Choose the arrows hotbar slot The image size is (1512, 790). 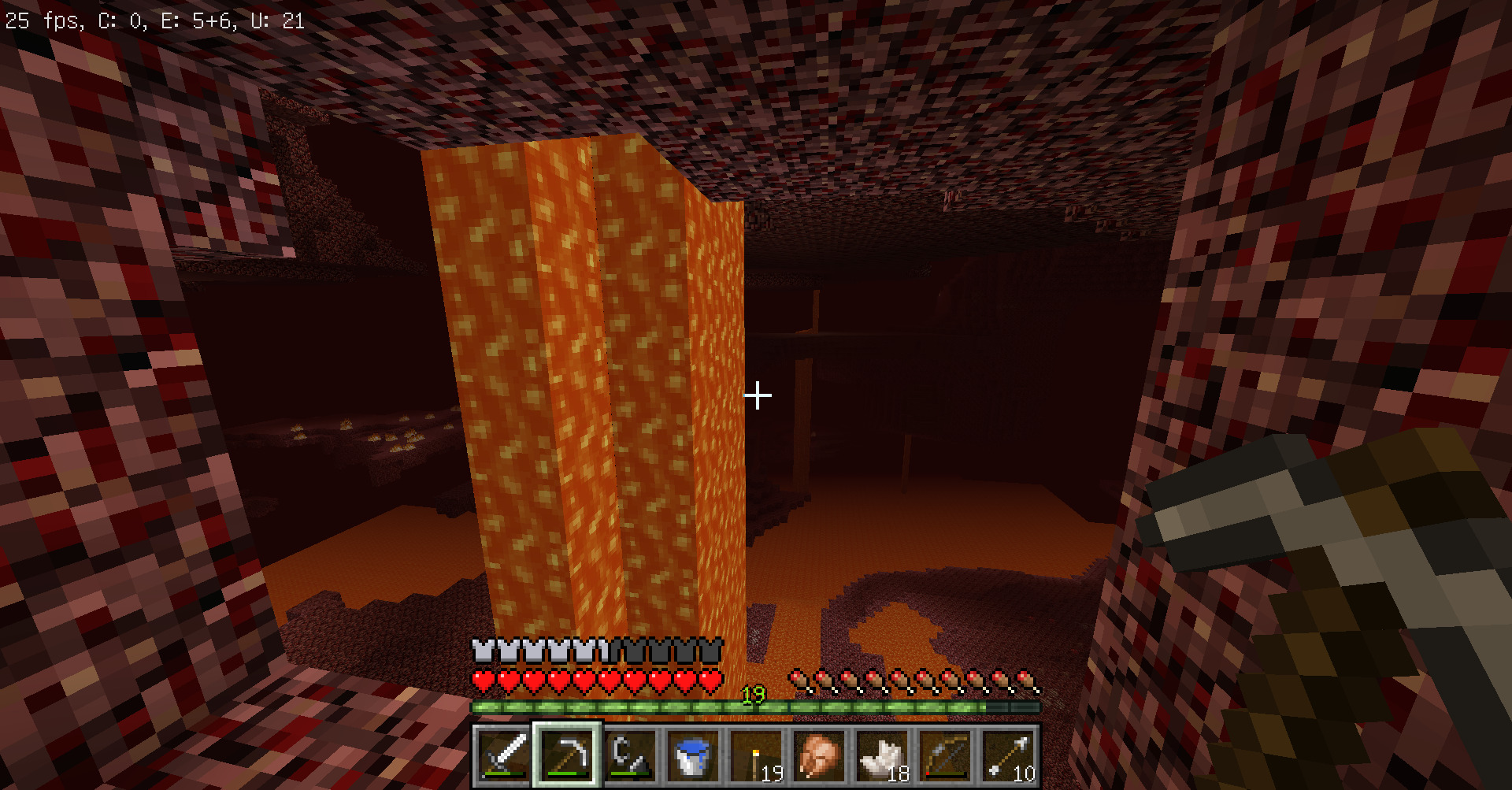(x=1008, y=755)
